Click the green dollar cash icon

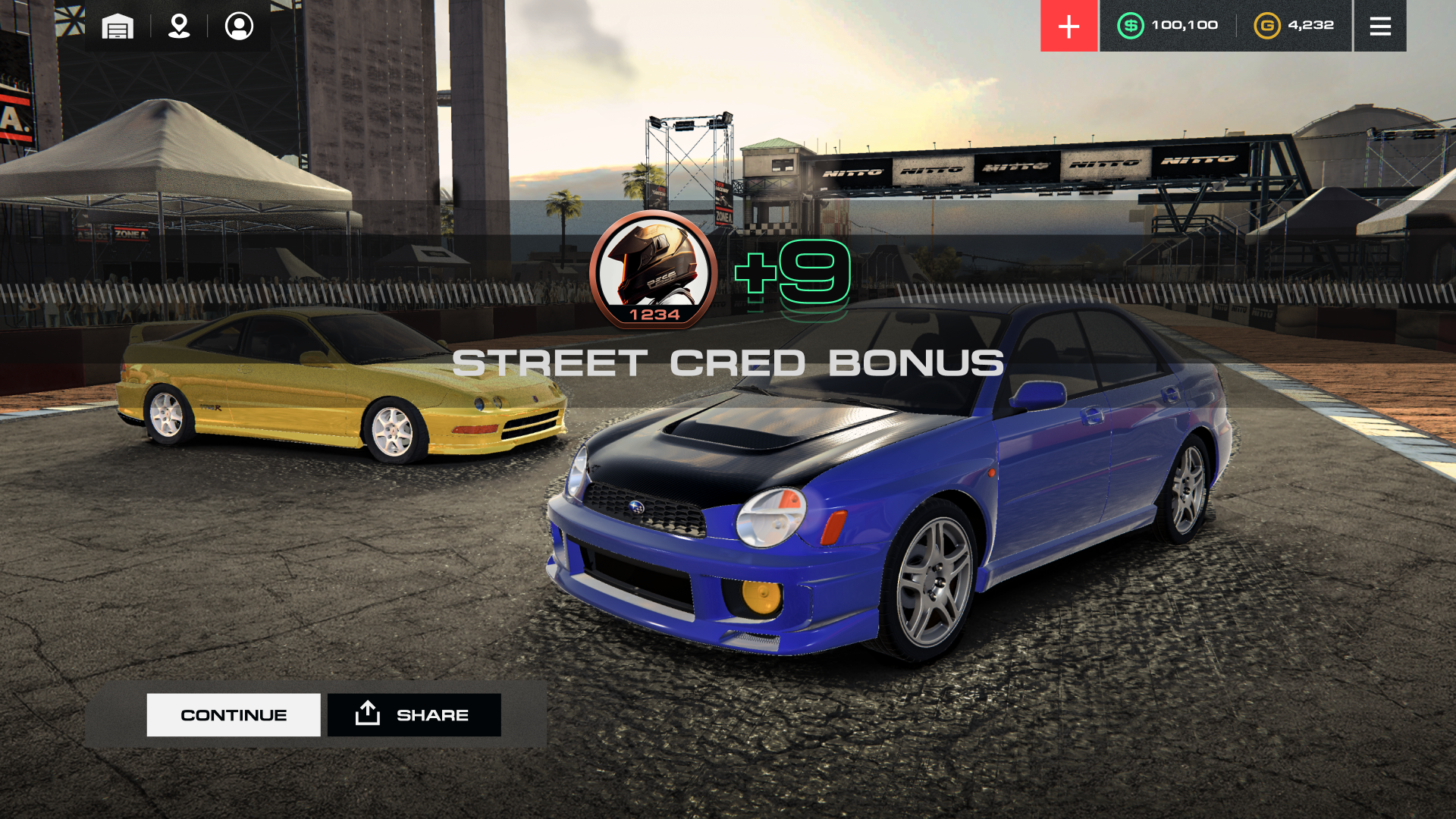click(1129, 25)
